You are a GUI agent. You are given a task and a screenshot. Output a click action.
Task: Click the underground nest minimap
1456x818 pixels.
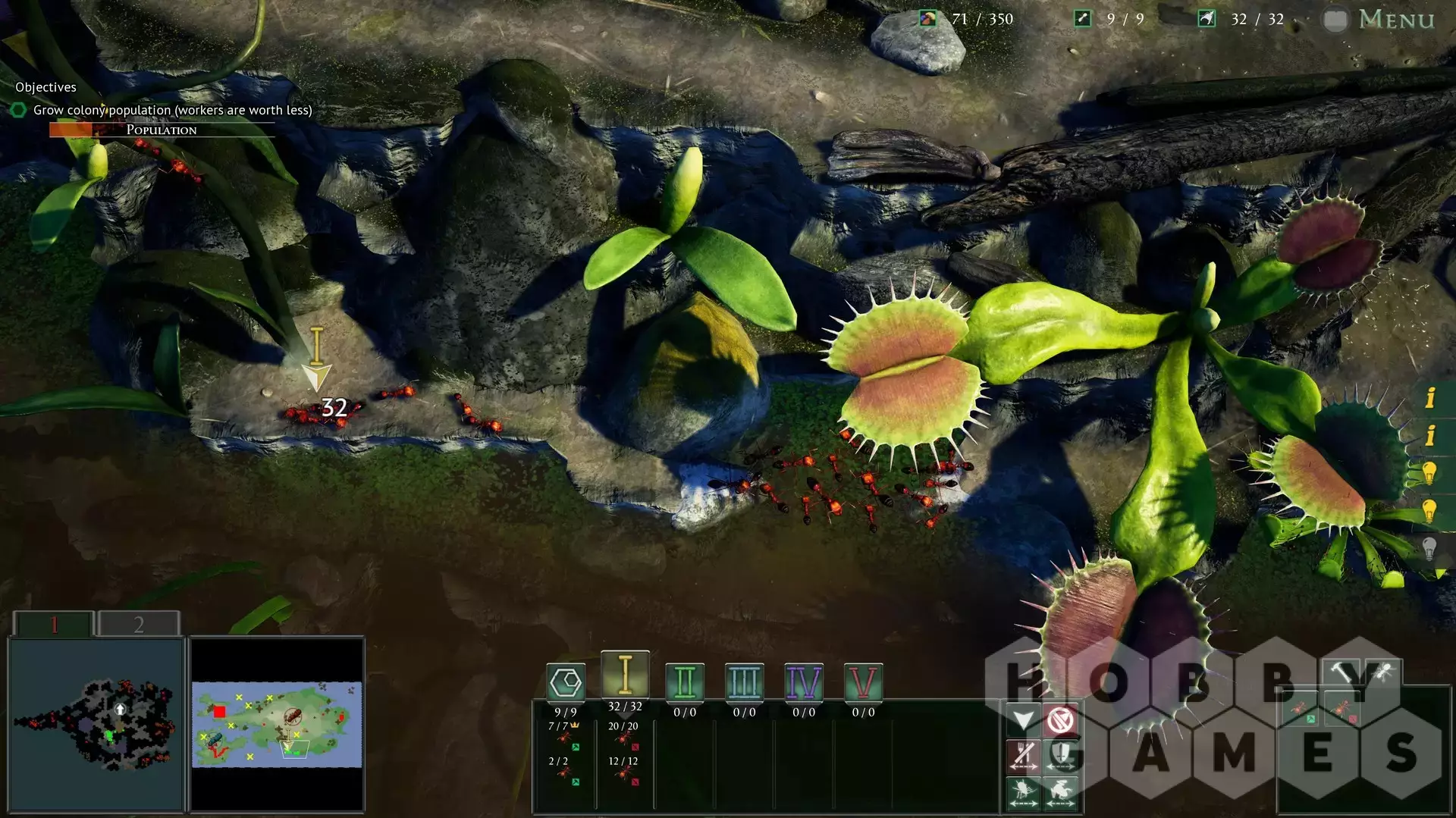click(x=97, y=724)
